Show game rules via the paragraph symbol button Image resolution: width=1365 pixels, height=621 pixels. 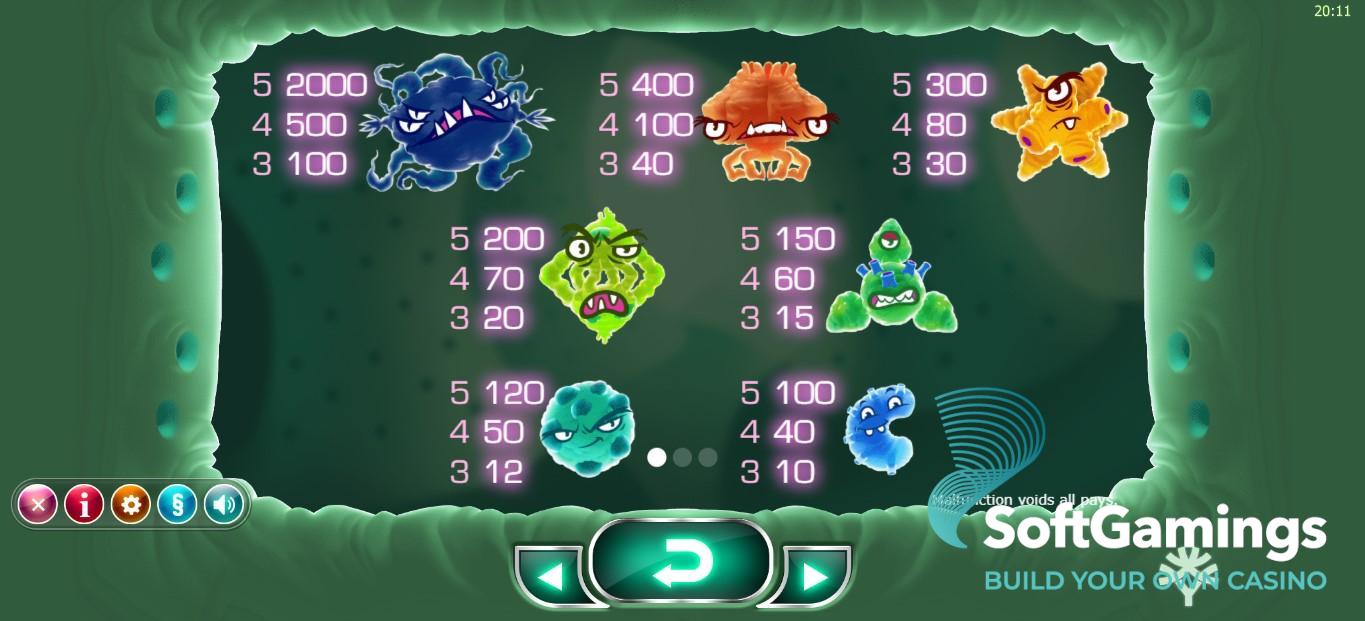177,505
